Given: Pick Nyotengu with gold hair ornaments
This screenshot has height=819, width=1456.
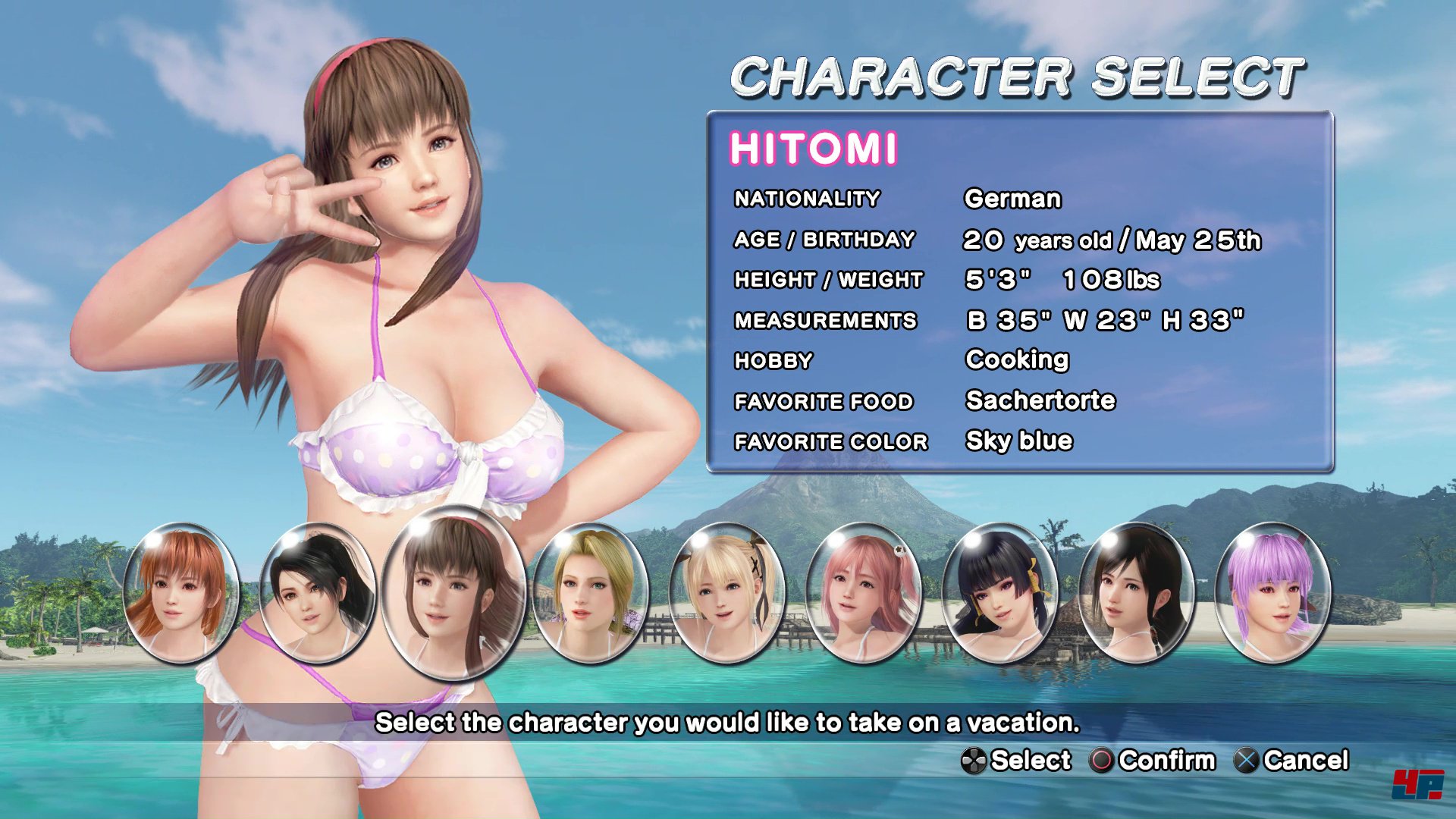Looking at the screenshot, I should click(999, 592).
